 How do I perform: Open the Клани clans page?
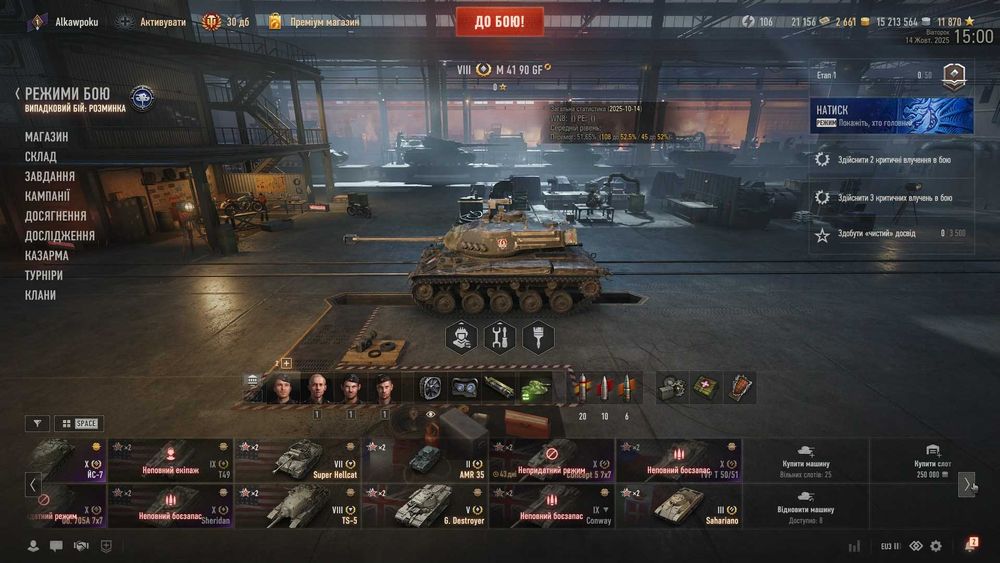pos(41,295)
